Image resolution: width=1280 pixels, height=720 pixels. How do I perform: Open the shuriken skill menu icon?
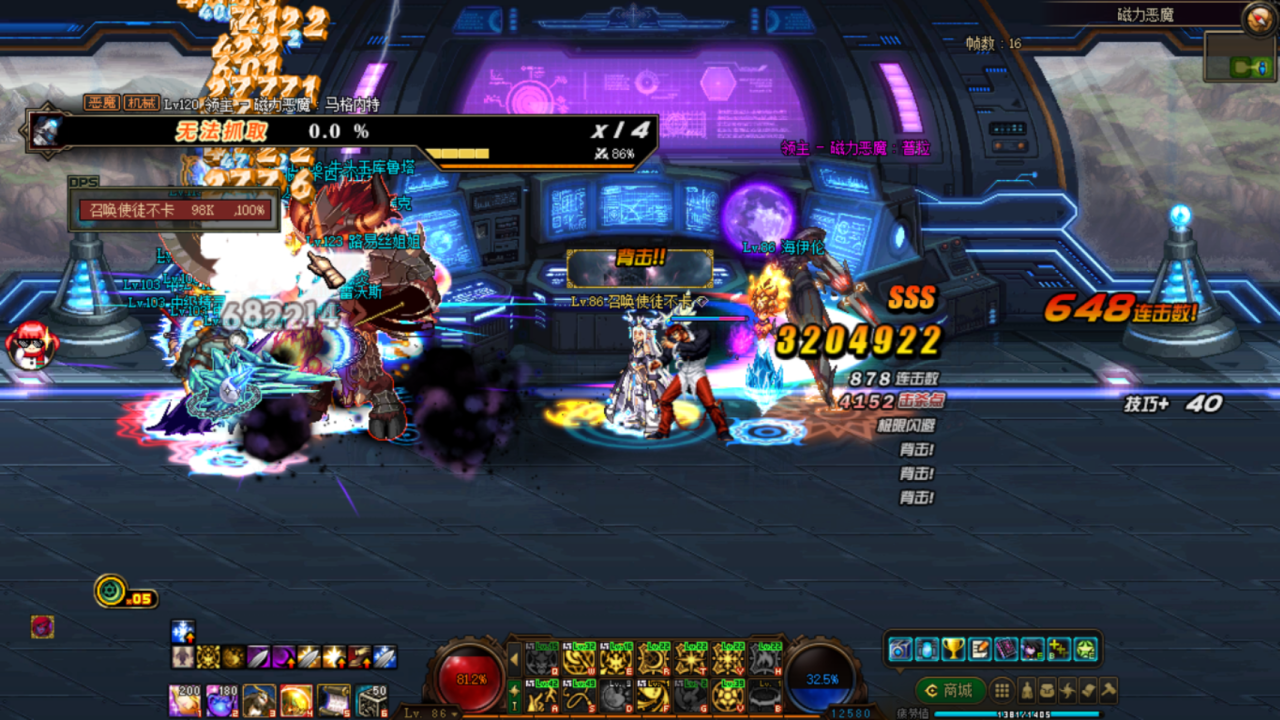pyautogui.click(x=1068, y=690)
